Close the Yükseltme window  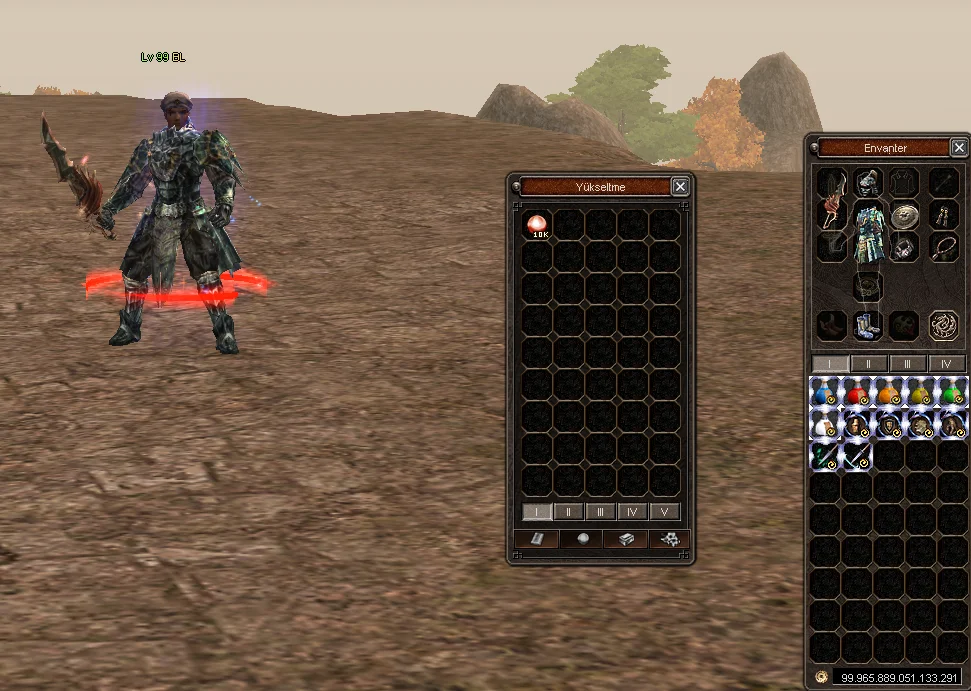(x=680, y=186)
